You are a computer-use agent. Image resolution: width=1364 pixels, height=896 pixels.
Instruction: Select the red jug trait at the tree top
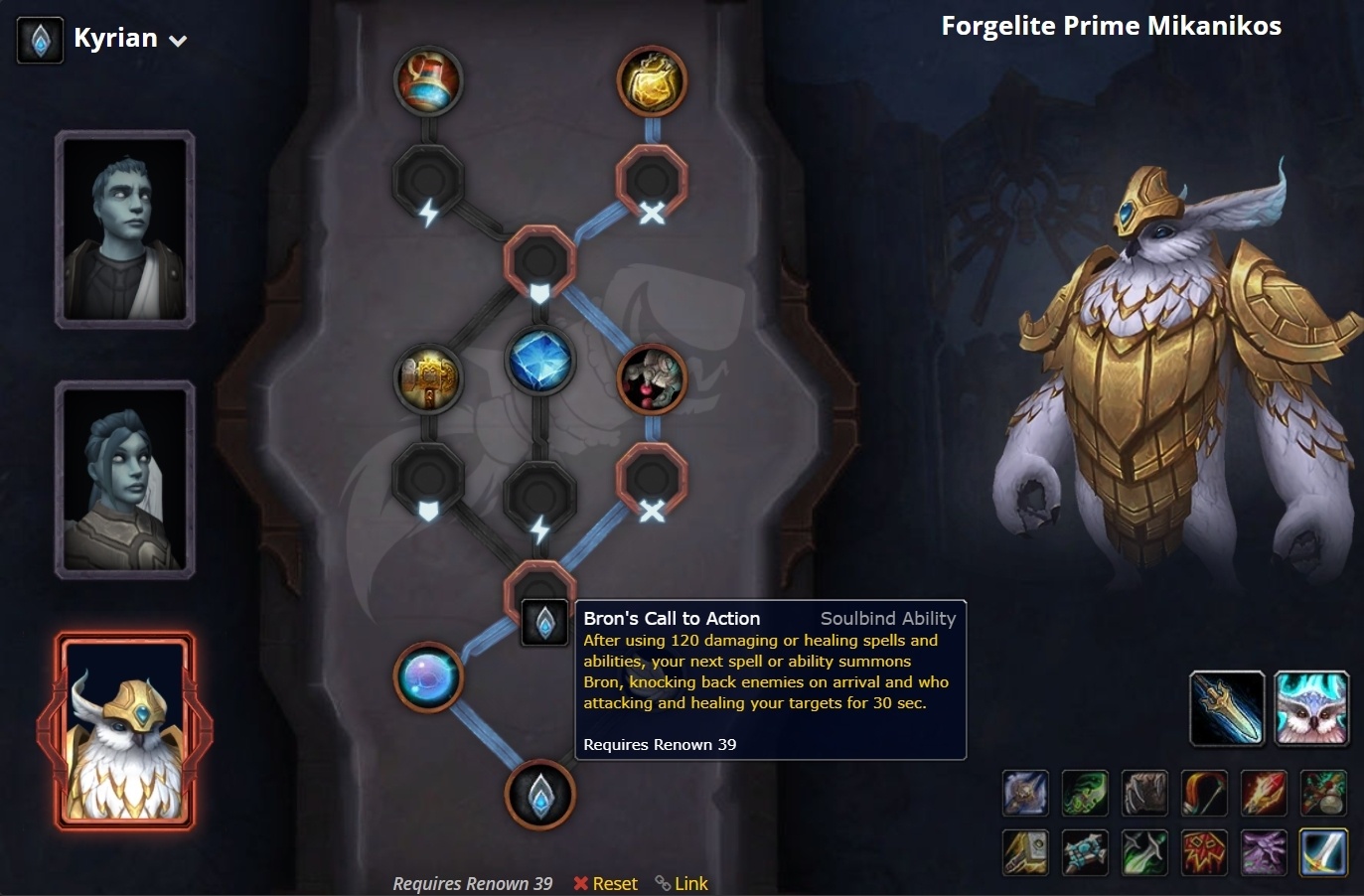[429, 82]
